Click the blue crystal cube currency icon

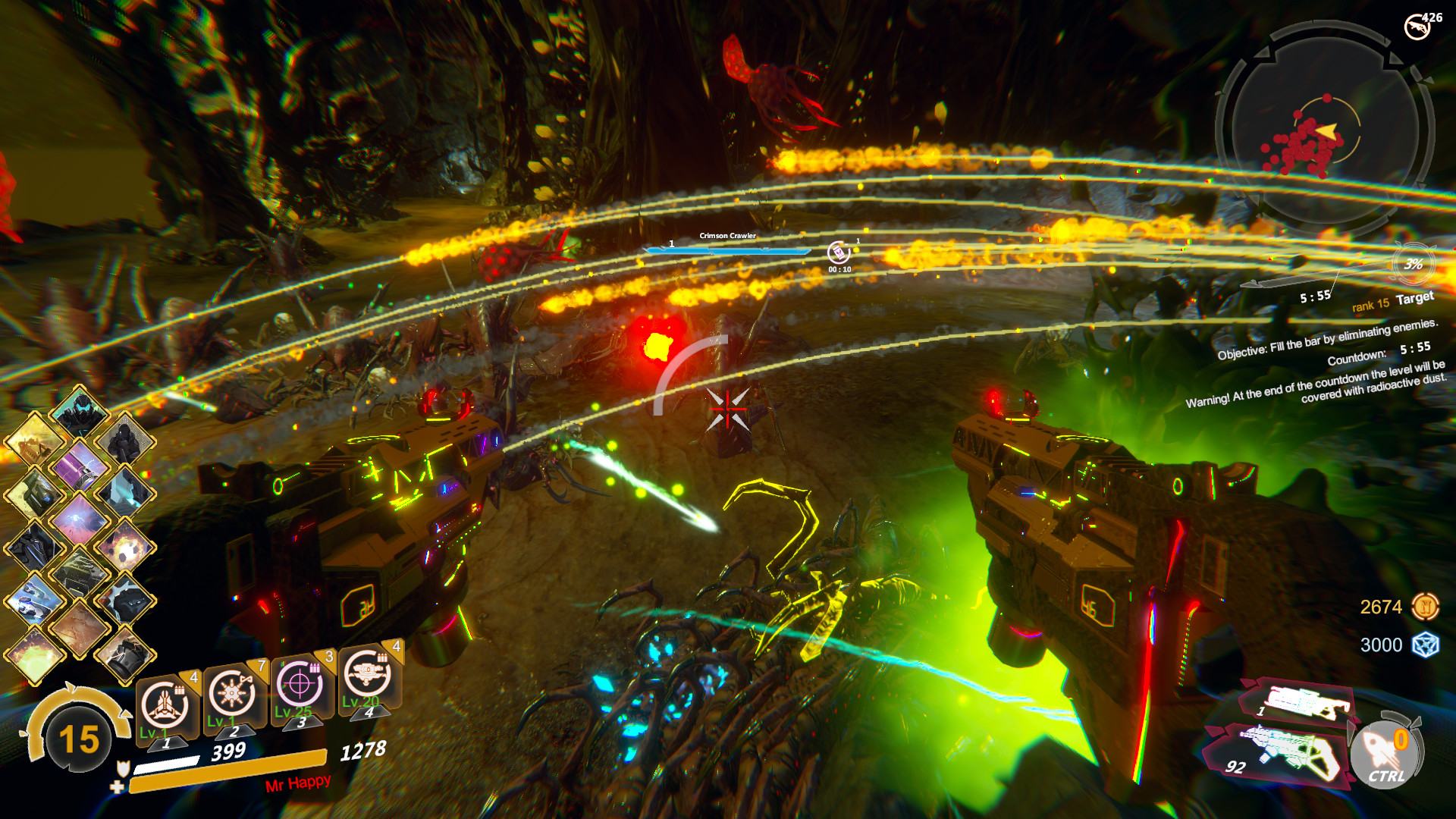click(1425, 645)
